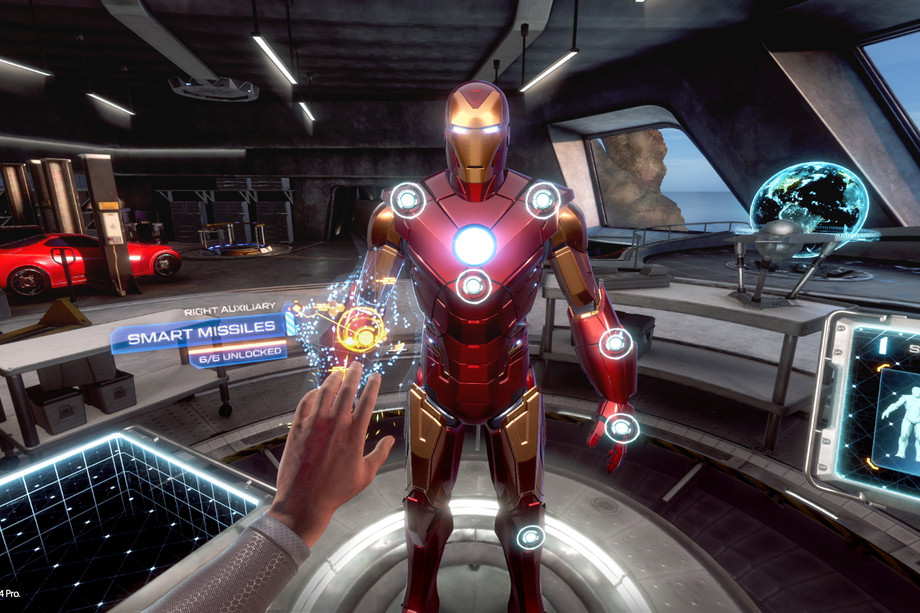The image size is (920, 613).
Task: Click the orange highlighted right auxiliary node
Action: [x=360, y=328]
